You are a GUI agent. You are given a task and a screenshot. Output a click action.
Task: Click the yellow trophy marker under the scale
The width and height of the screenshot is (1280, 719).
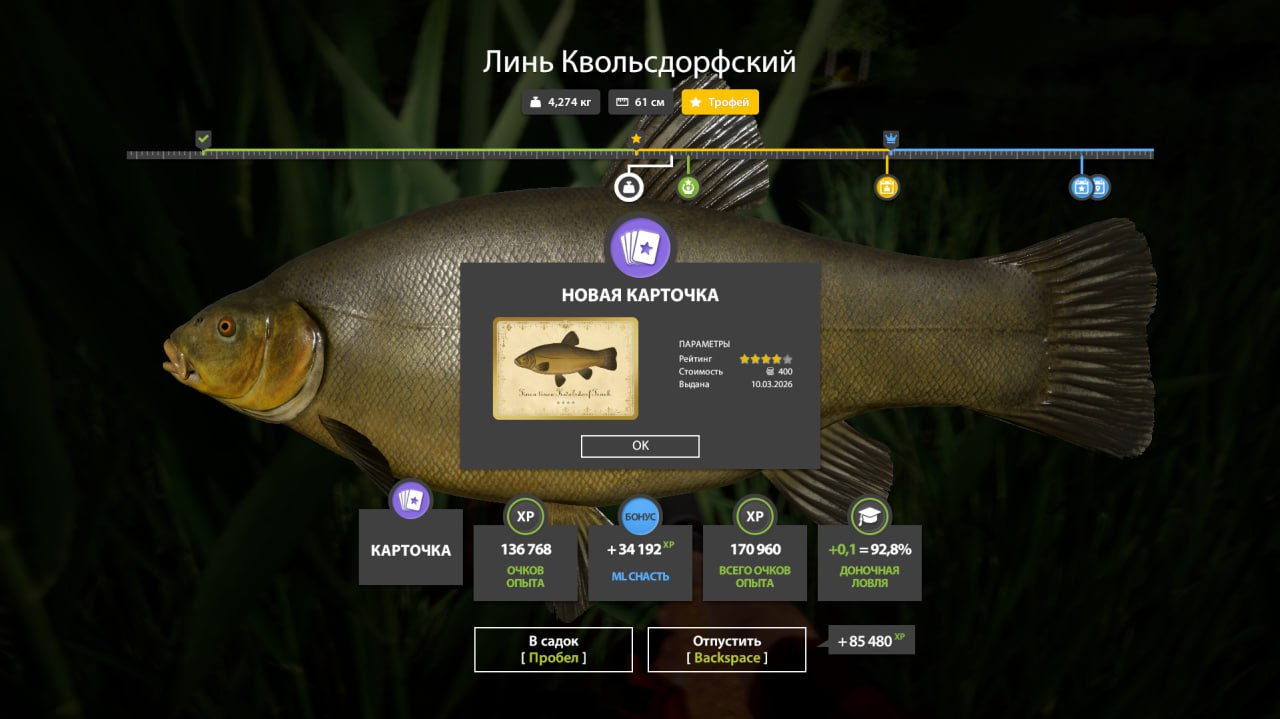pyautogui.click(x=886, y=187)
